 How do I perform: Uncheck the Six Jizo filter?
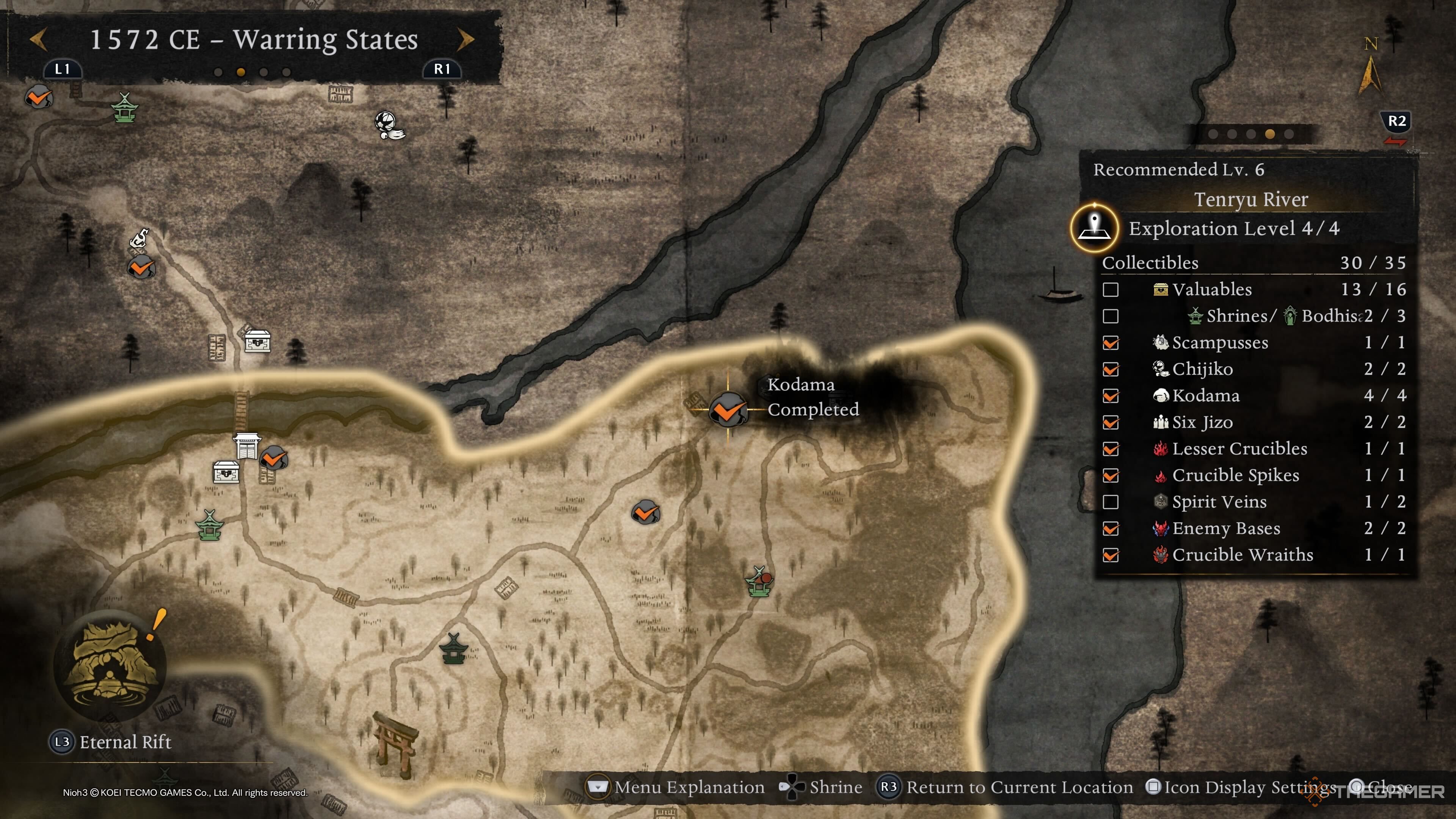[1111, 422]
